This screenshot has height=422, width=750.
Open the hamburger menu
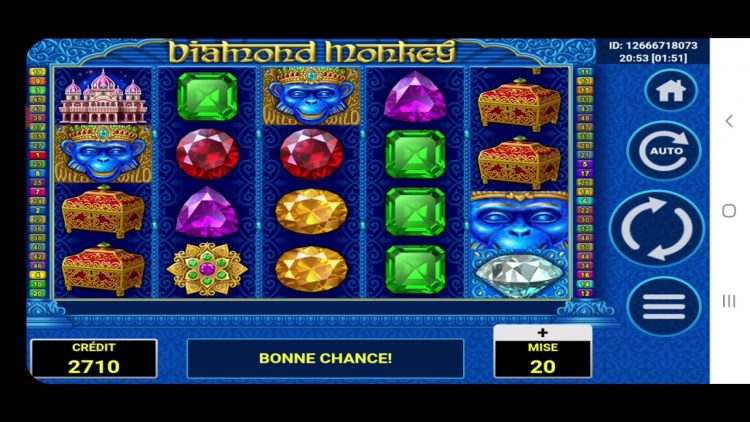pyautogui.click(x=664, y=306)
